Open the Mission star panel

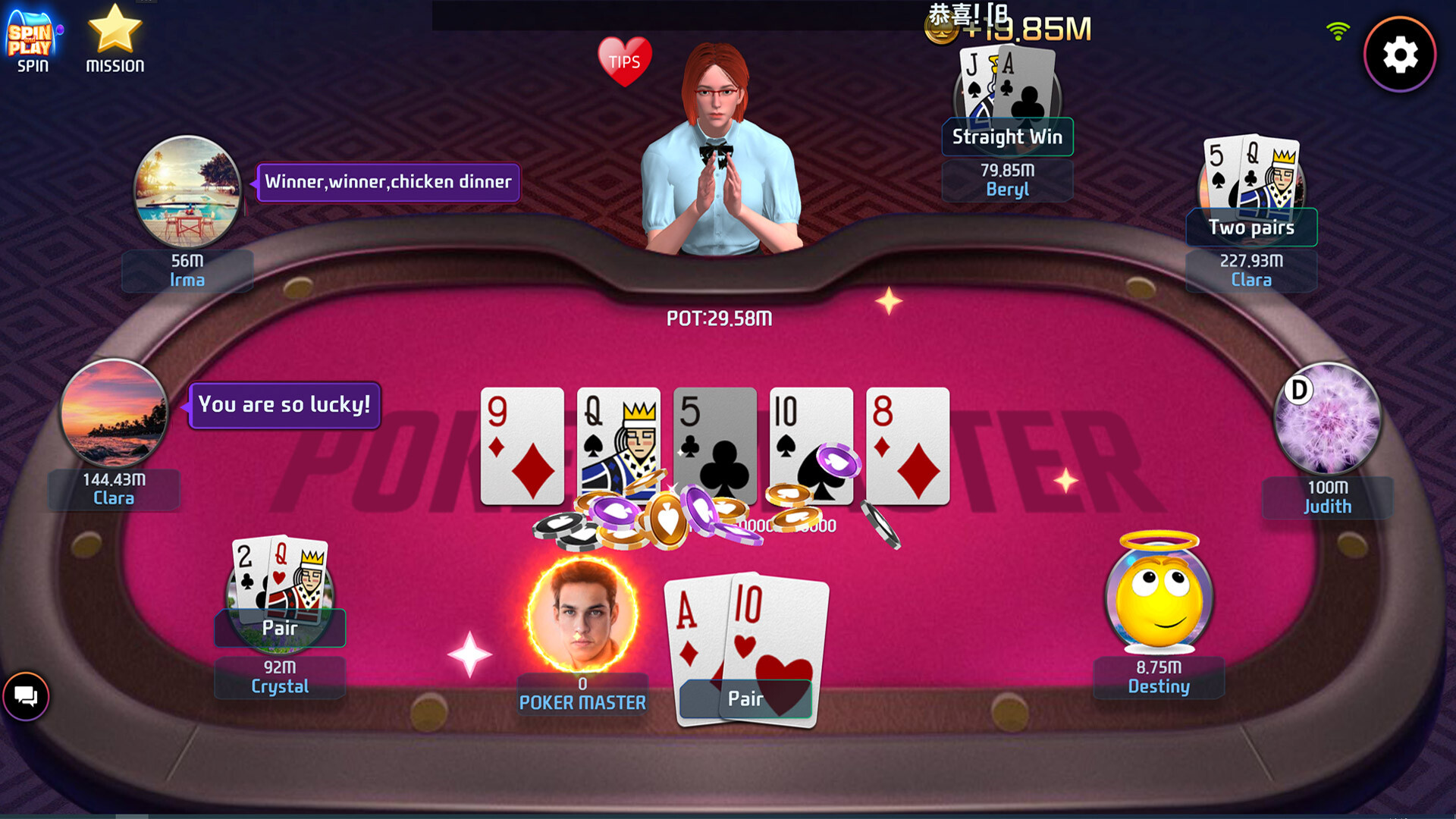pos(114,36)
